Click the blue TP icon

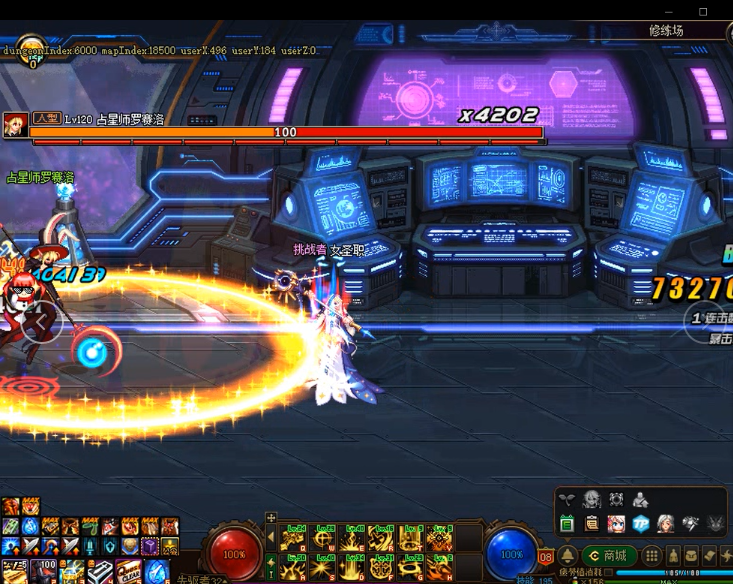tap(641, 524)
